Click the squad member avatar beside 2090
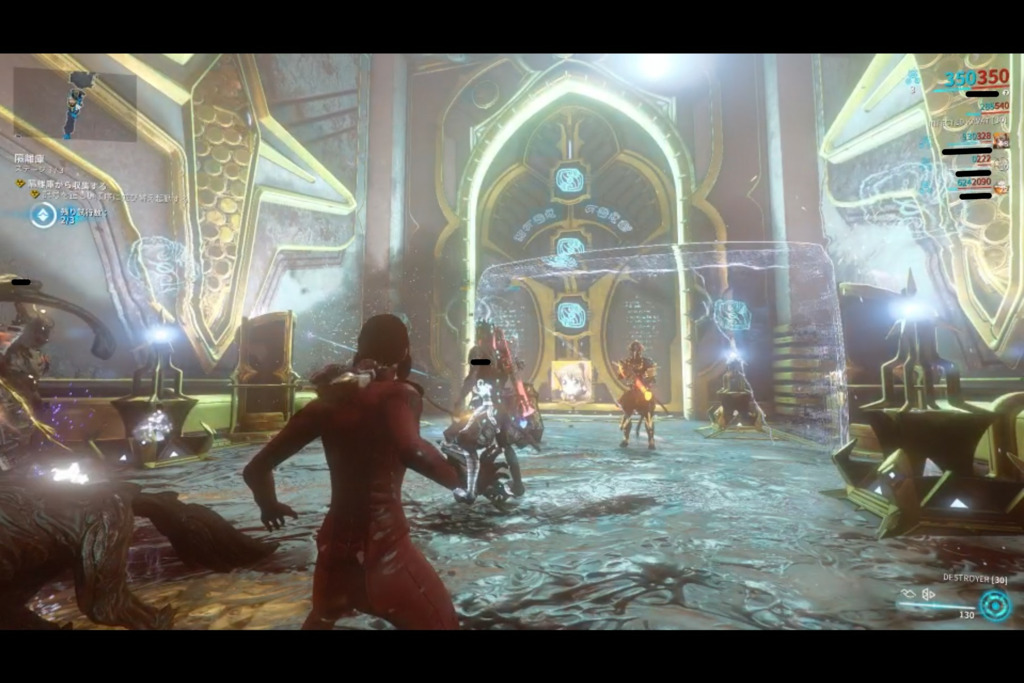Screen dimensions: 1024x683 [1000, 185]
